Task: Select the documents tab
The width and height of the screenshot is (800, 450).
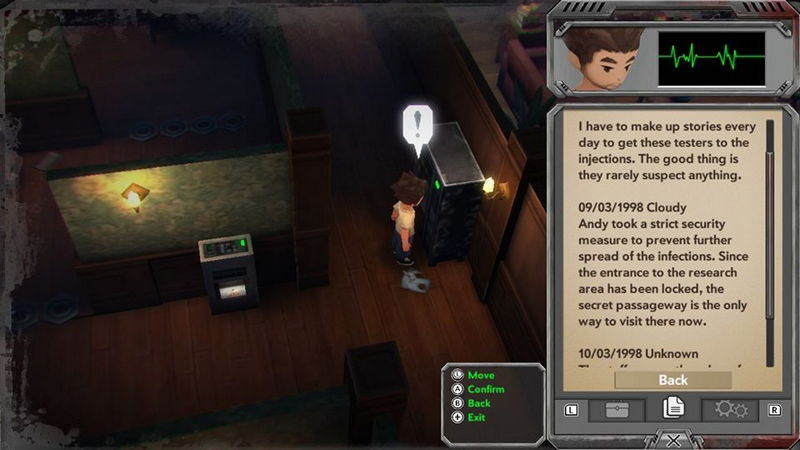Action: pyautogui.click(x=673, y=409)
